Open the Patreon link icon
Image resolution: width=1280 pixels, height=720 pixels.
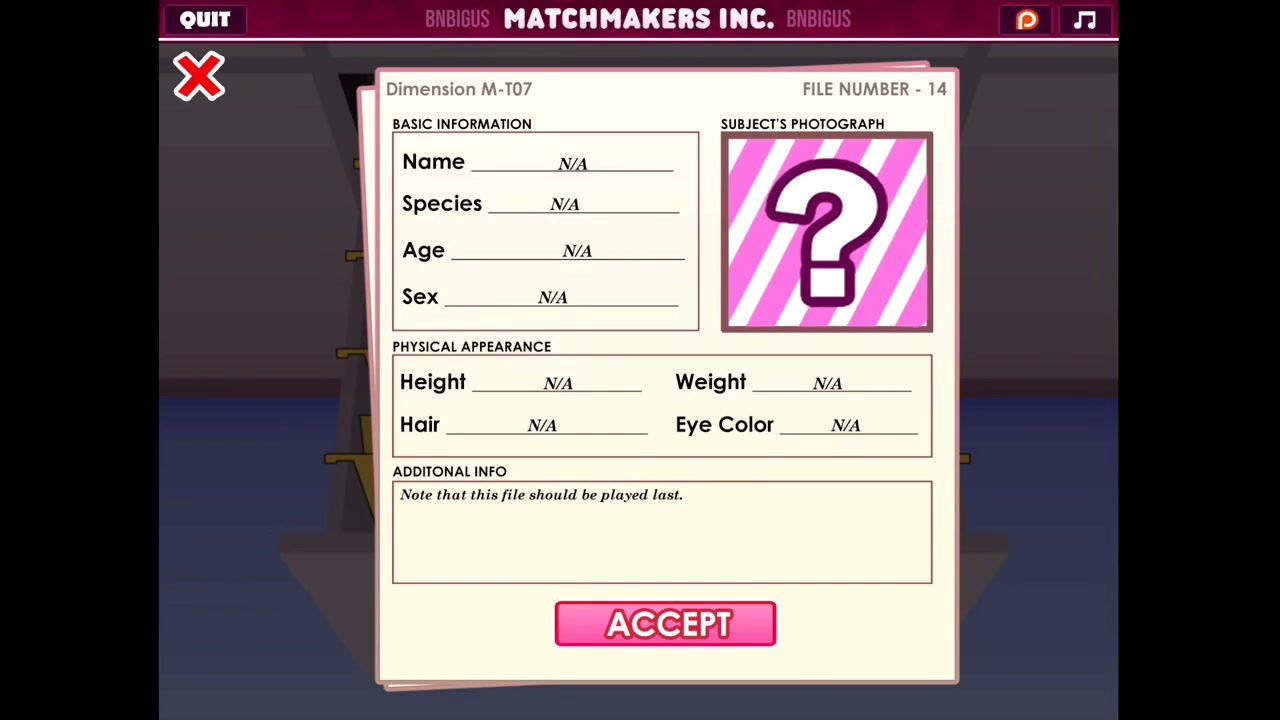1027,20
